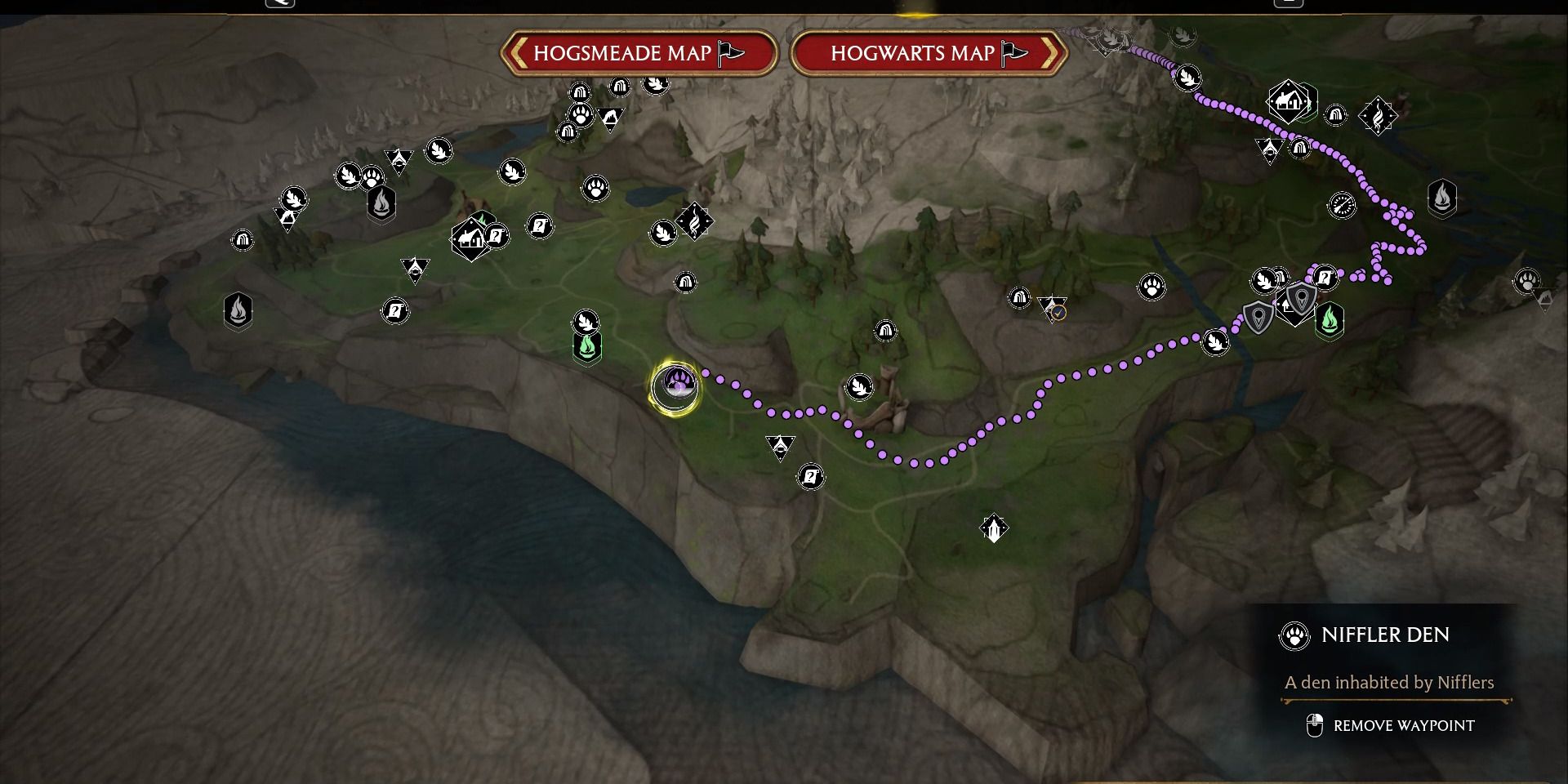Open the side quest scroll icon below the den
Viewport: 1568px width, 784px height.
[809, 478]
